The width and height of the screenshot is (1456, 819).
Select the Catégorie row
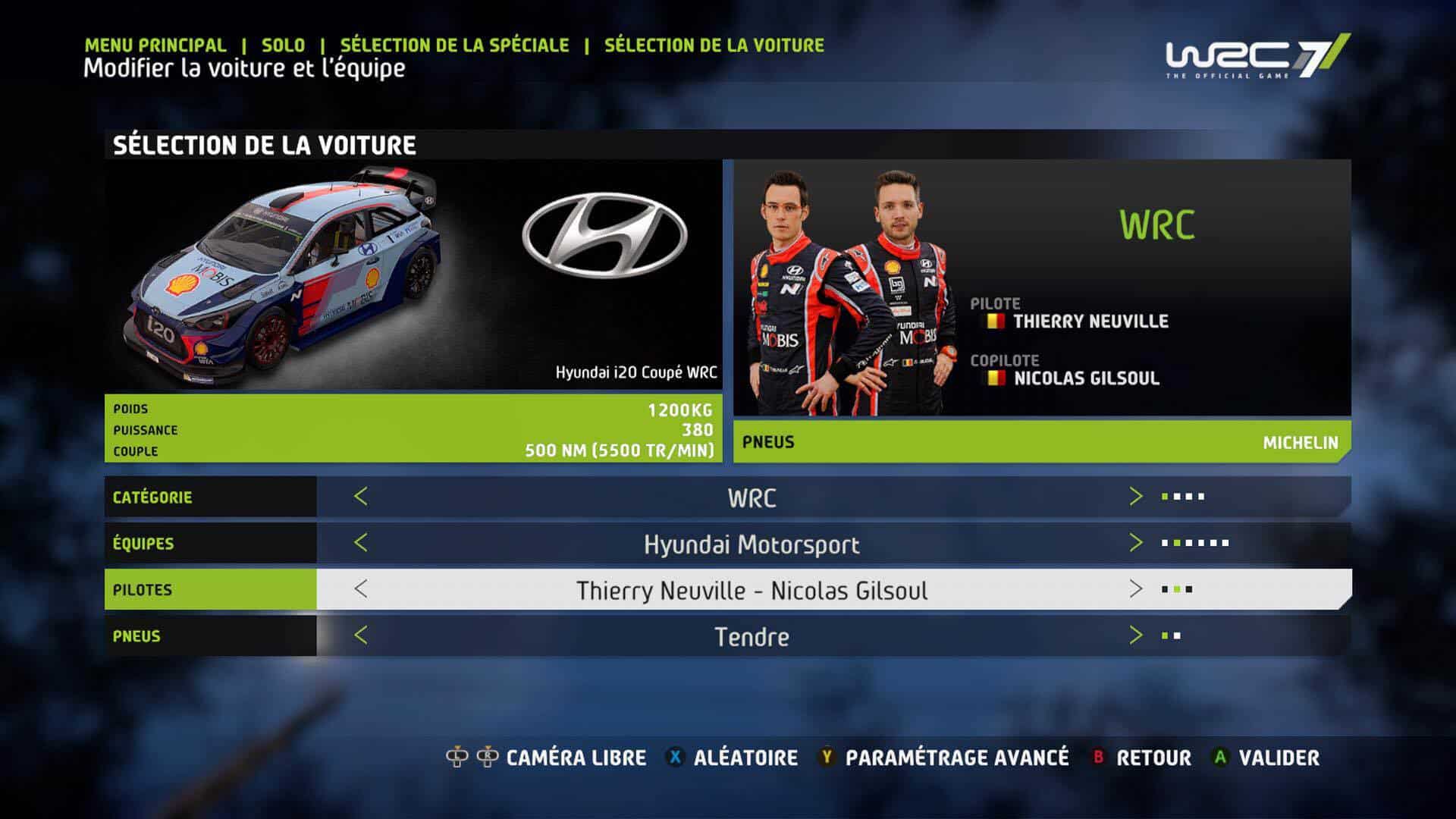(152, 497)
